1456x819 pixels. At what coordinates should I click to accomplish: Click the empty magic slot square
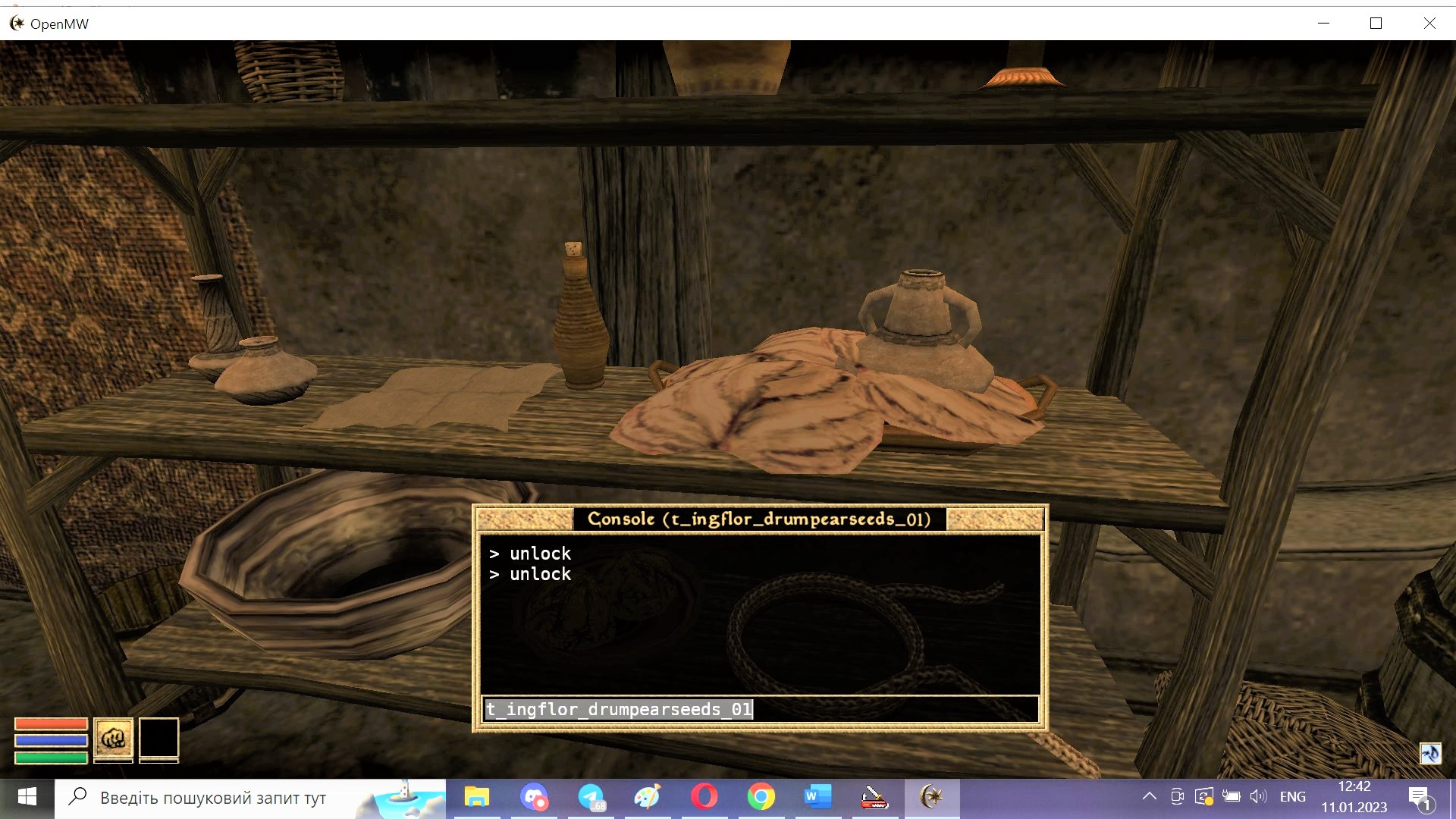tap(159, 739)
